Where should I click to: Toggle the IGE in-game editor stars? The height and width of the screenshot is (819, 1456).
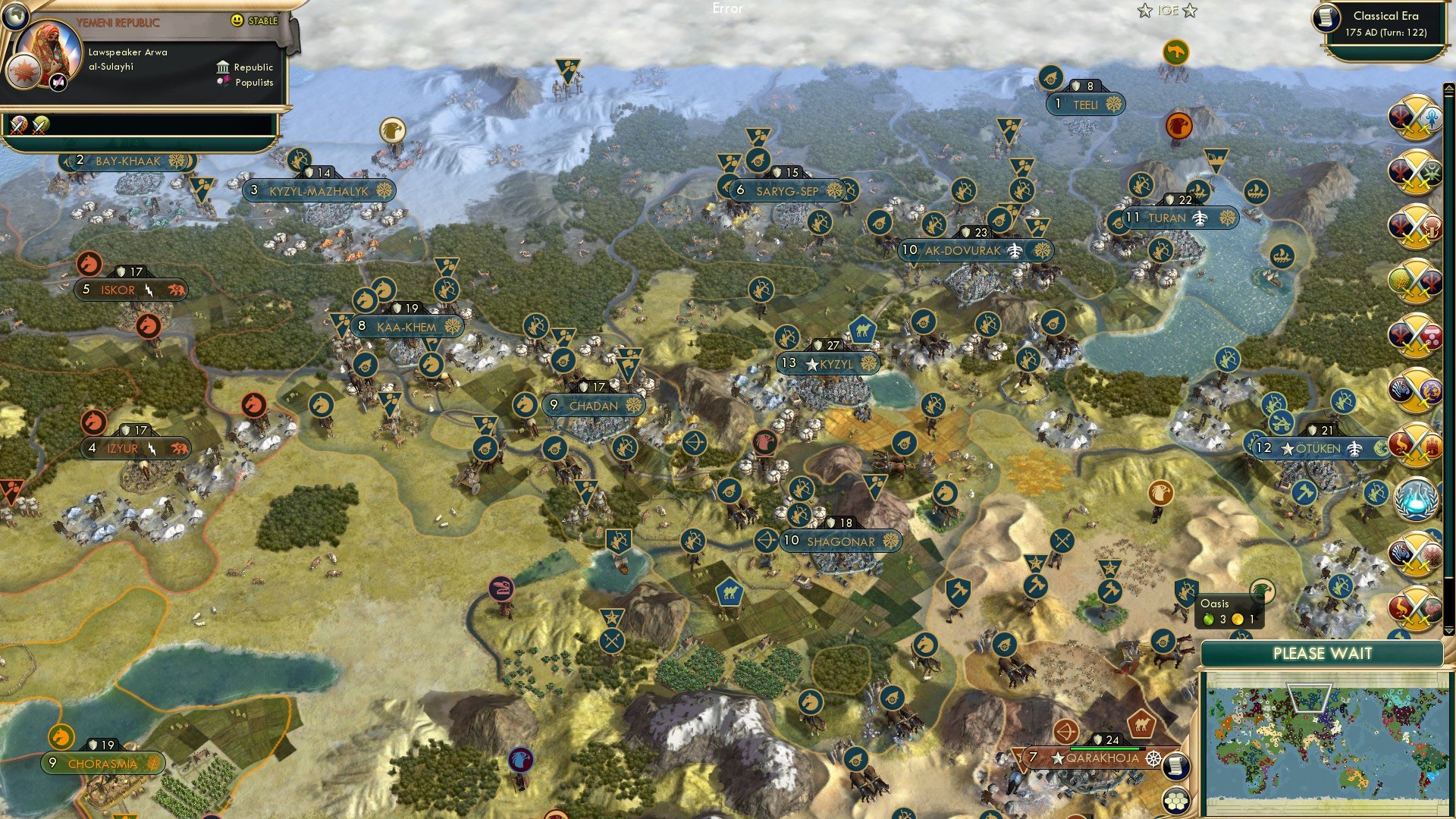(x=1166, y=11)
